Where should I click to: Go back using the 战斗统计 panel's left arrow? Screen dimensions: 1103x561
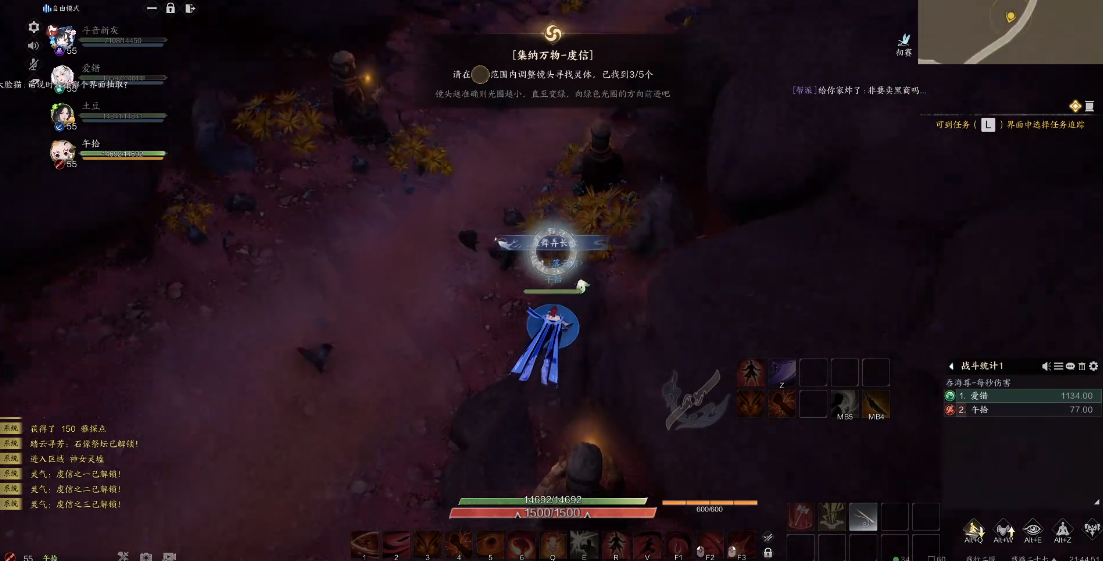tap(951, 366)
